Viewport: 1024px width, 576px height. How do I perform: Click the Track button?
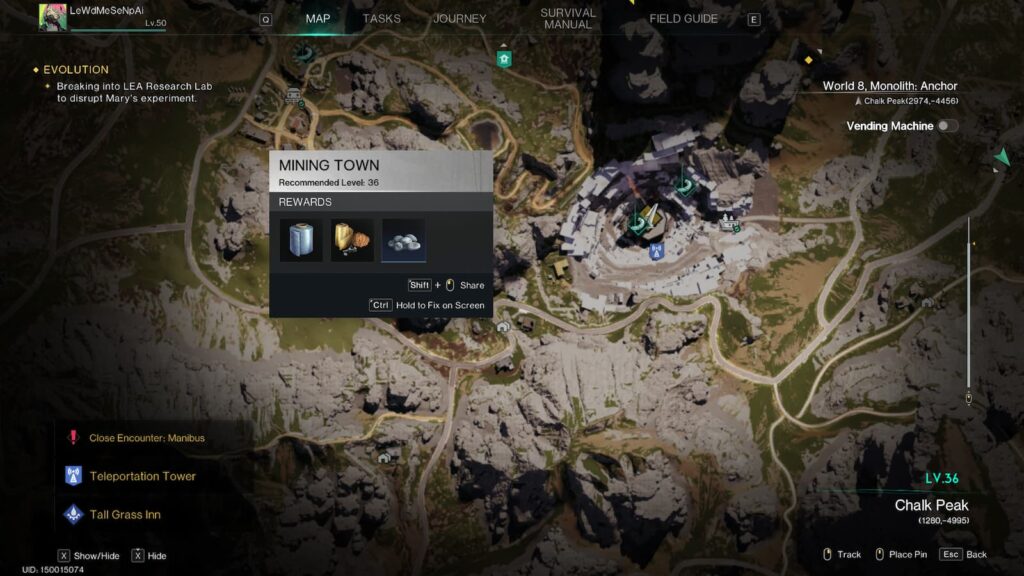point(842,554)
